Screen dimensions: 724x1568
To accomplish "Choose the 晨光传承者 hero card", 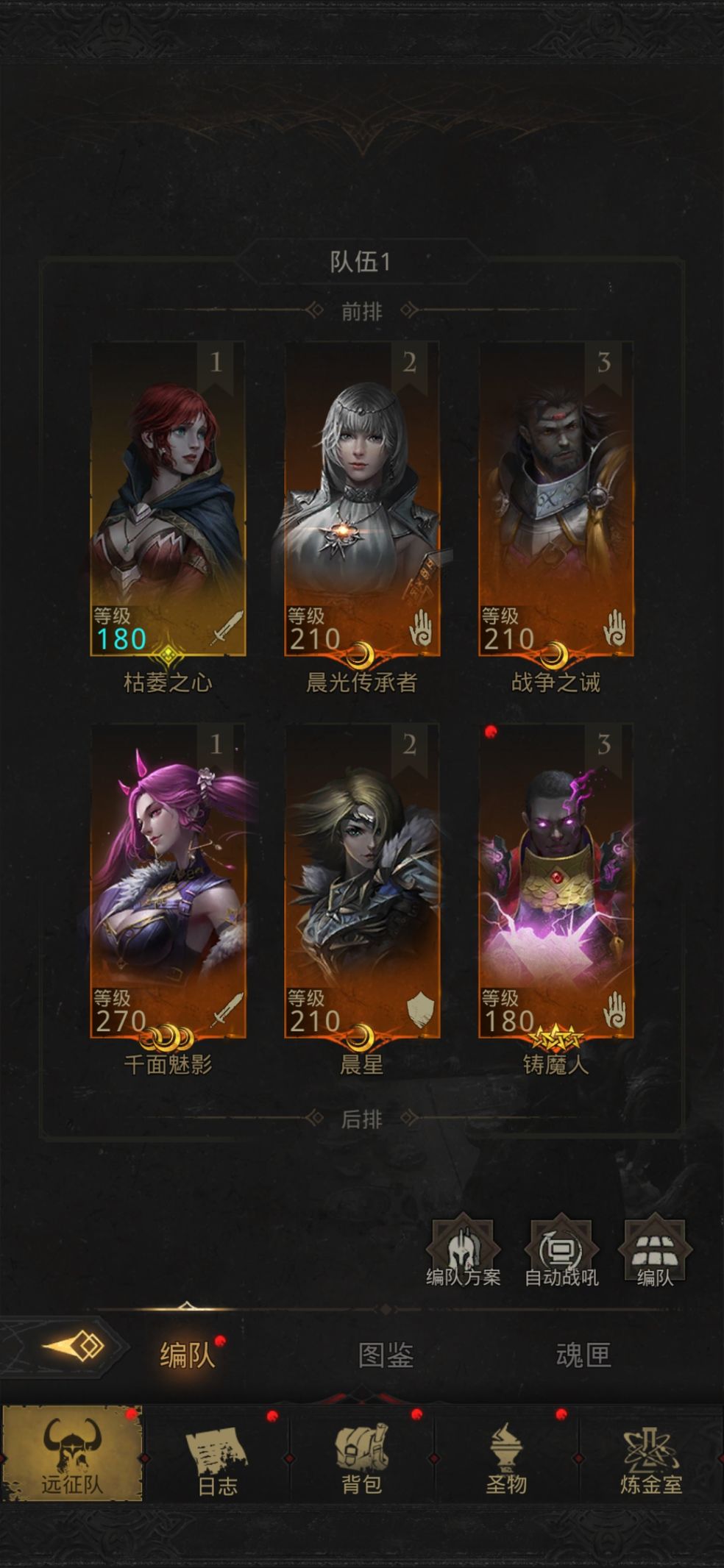I will pyautogui.click(x=362, y=500).
